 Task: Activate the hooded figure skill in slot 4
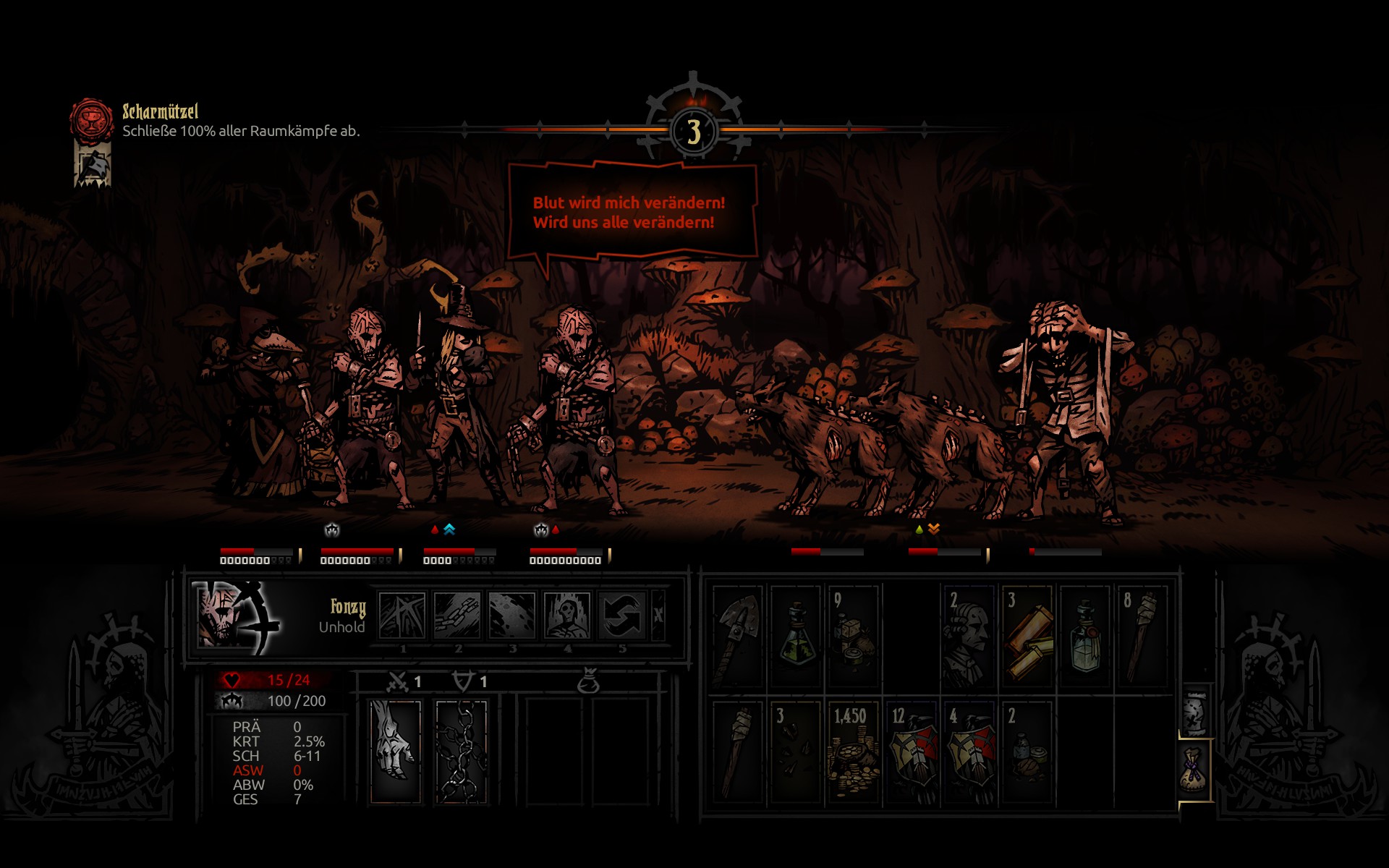567,616
